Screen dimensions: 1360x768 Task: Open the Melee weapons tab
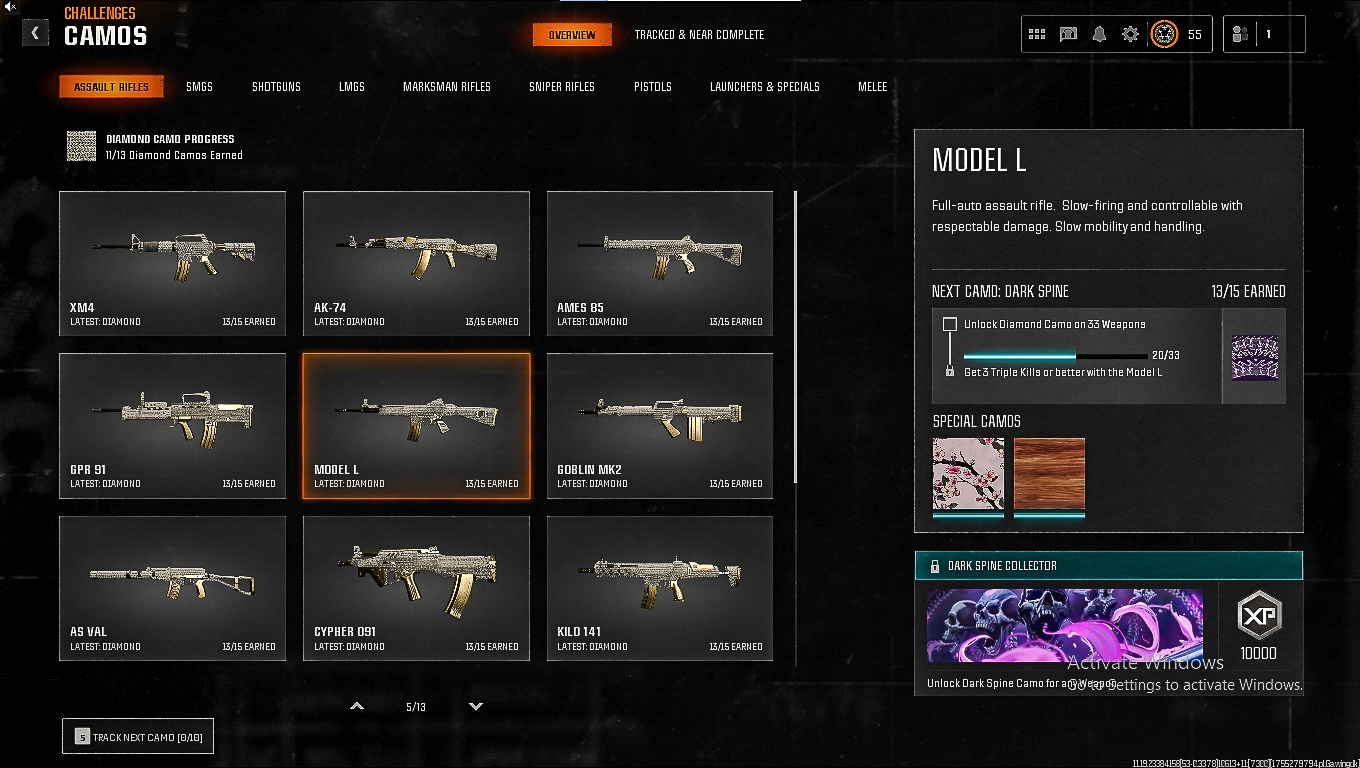pyautogui.click(x=872, y=87)
